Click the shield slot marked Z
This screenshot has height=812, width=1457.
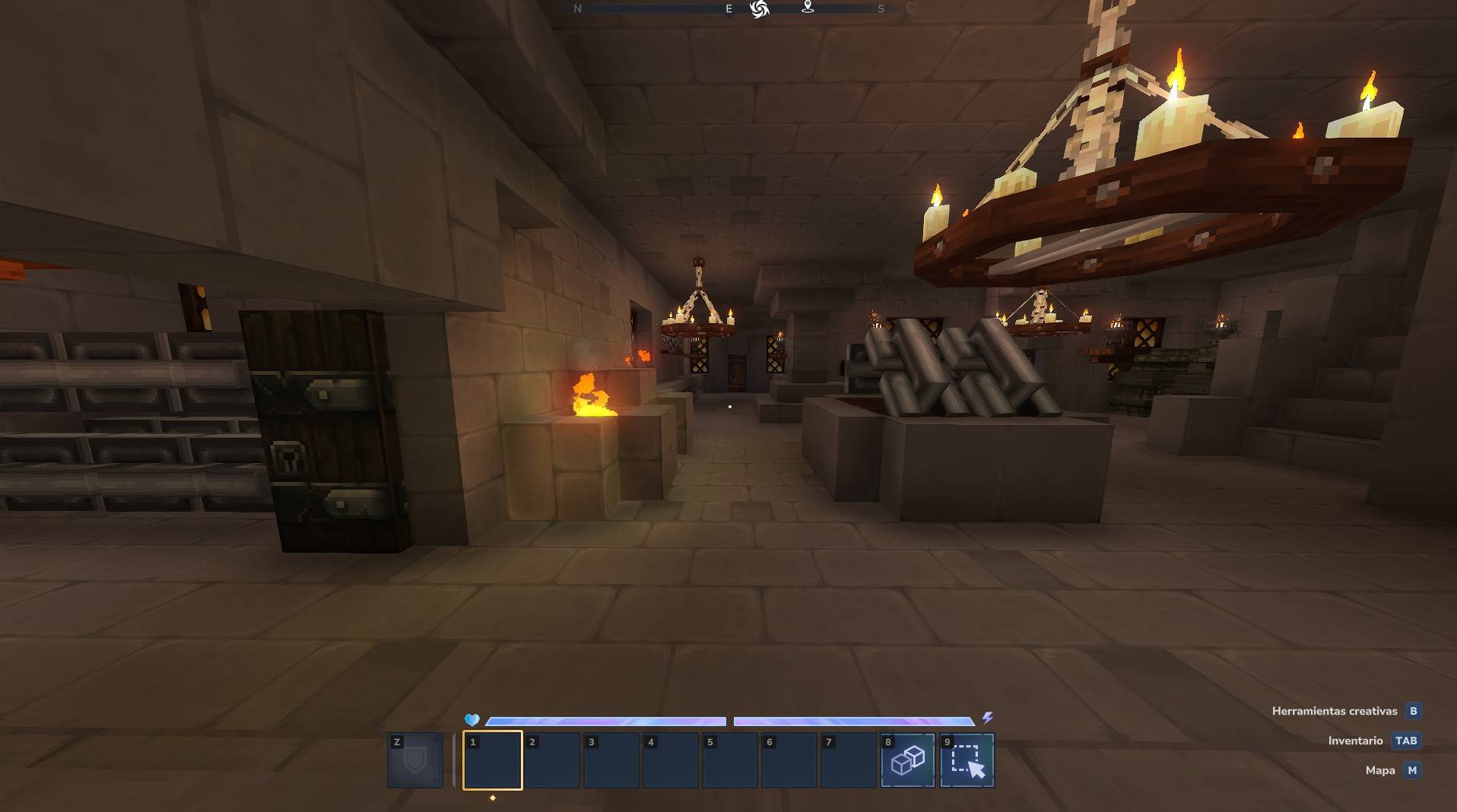click(415, 760)
